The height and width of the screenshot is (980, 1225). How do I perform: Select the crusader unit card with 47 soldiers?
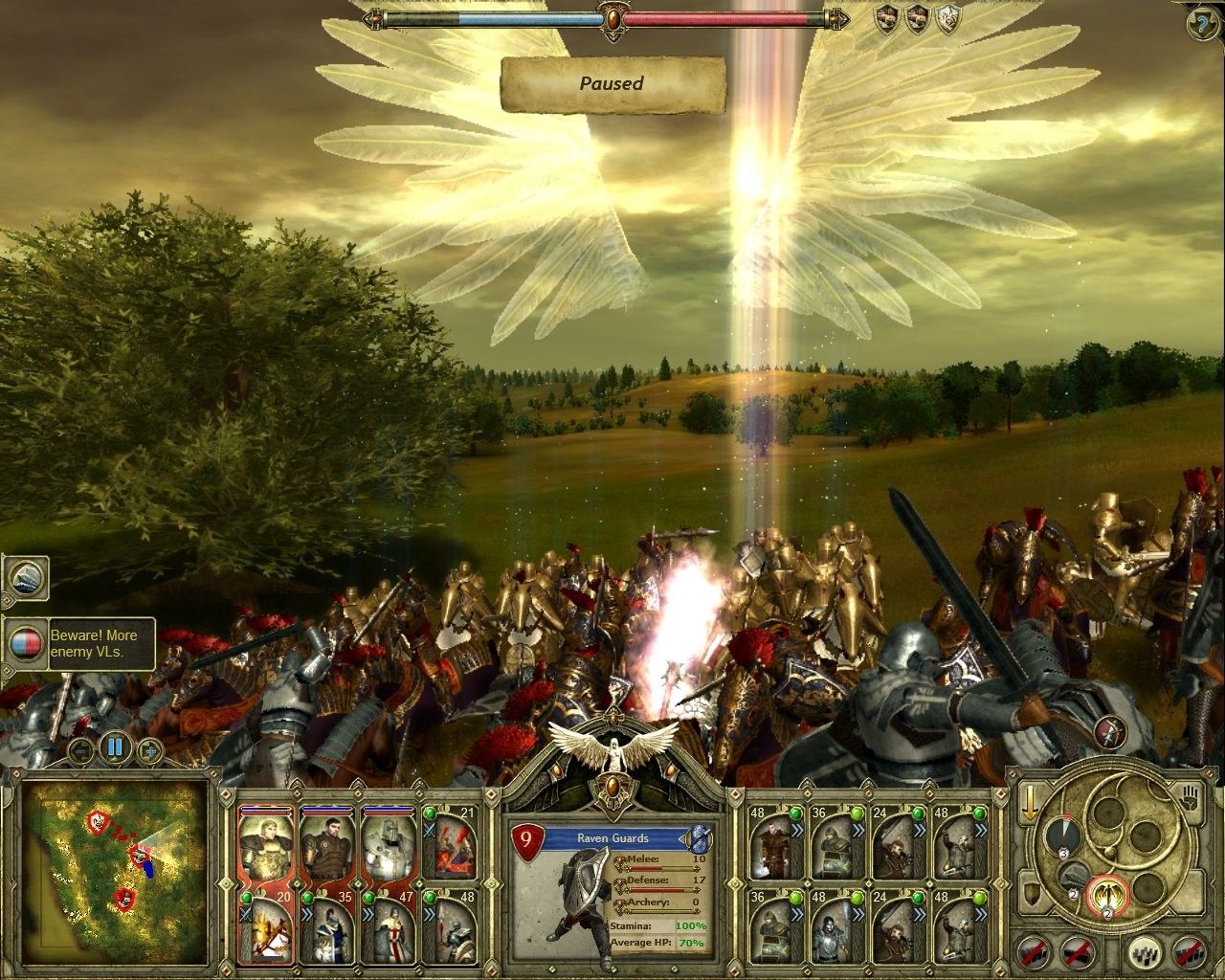[x=388, y=928]
